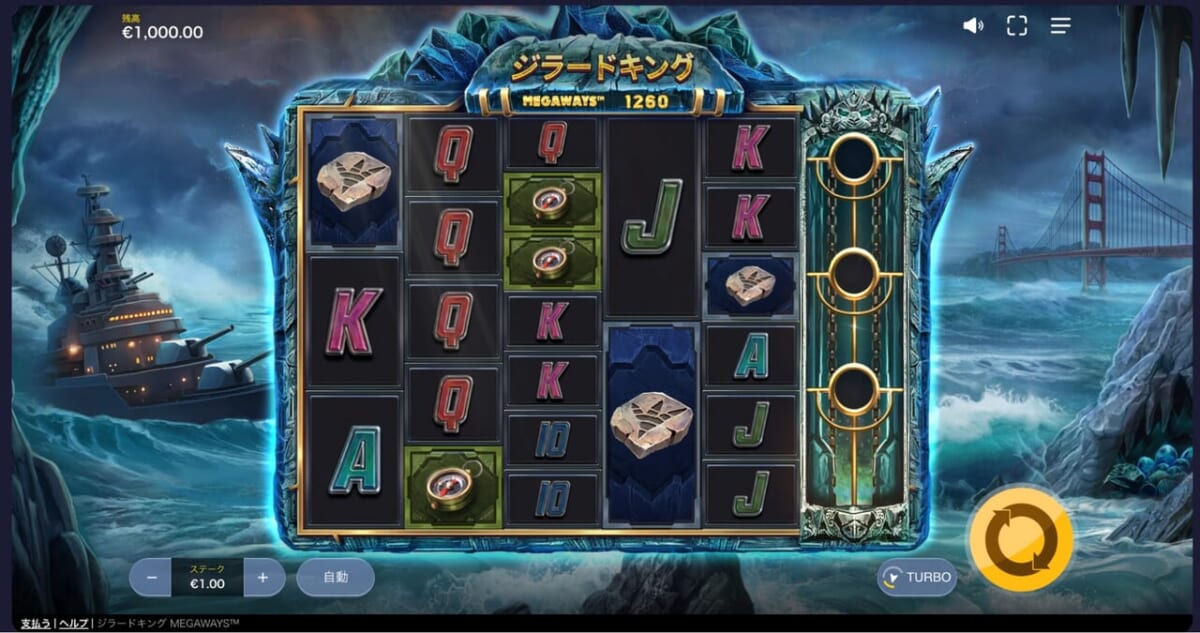Toggle TURBO mode
This screenshot has width=1200, height=633.
click(917, 577)
